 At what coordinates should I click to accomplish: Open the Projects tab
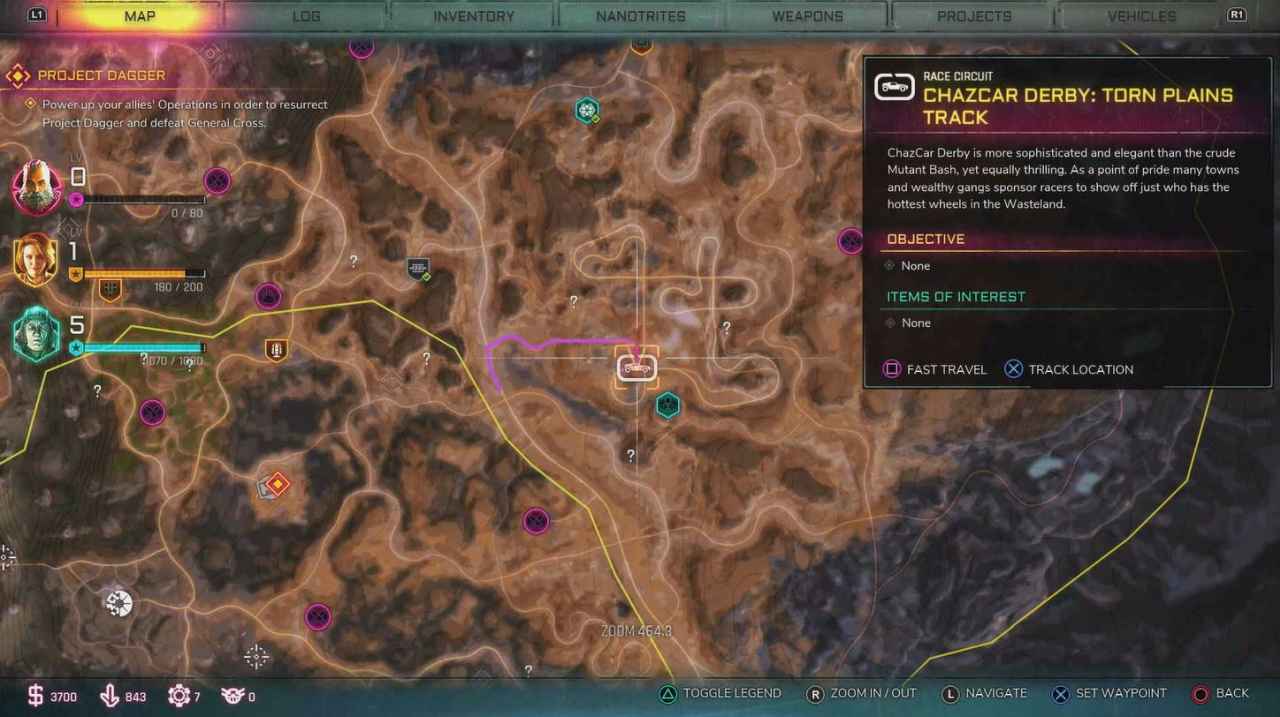[x=974, y=16]
